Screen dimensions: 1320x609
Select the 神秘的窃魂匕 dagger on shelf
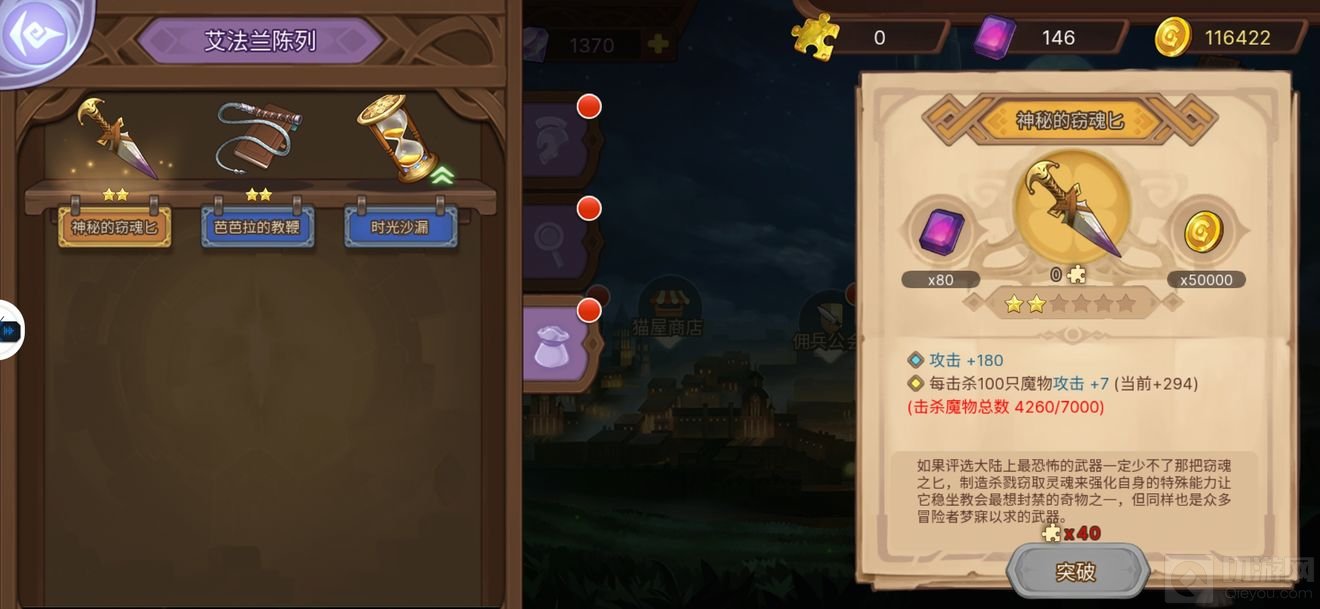(x=117, y=138)
